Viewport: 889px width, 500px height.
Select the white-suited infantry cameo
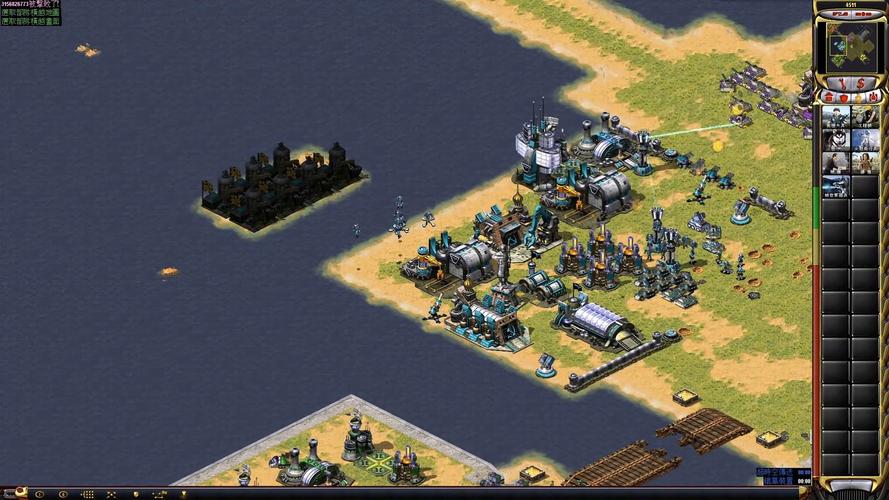pyautogui.click(x=865, y=140)
